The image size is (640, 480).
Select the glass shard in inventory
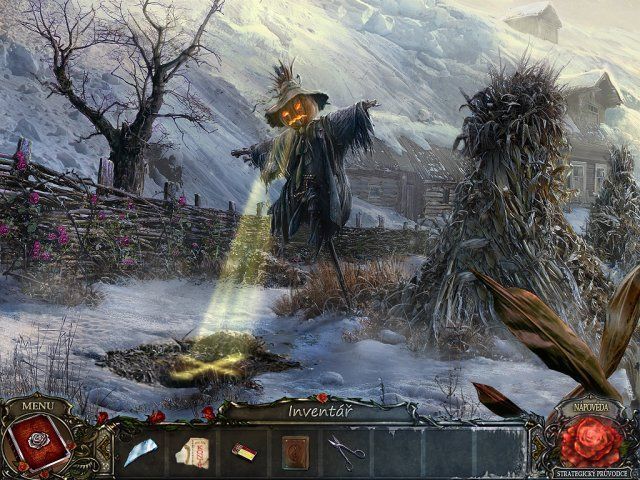coord(143,451)
